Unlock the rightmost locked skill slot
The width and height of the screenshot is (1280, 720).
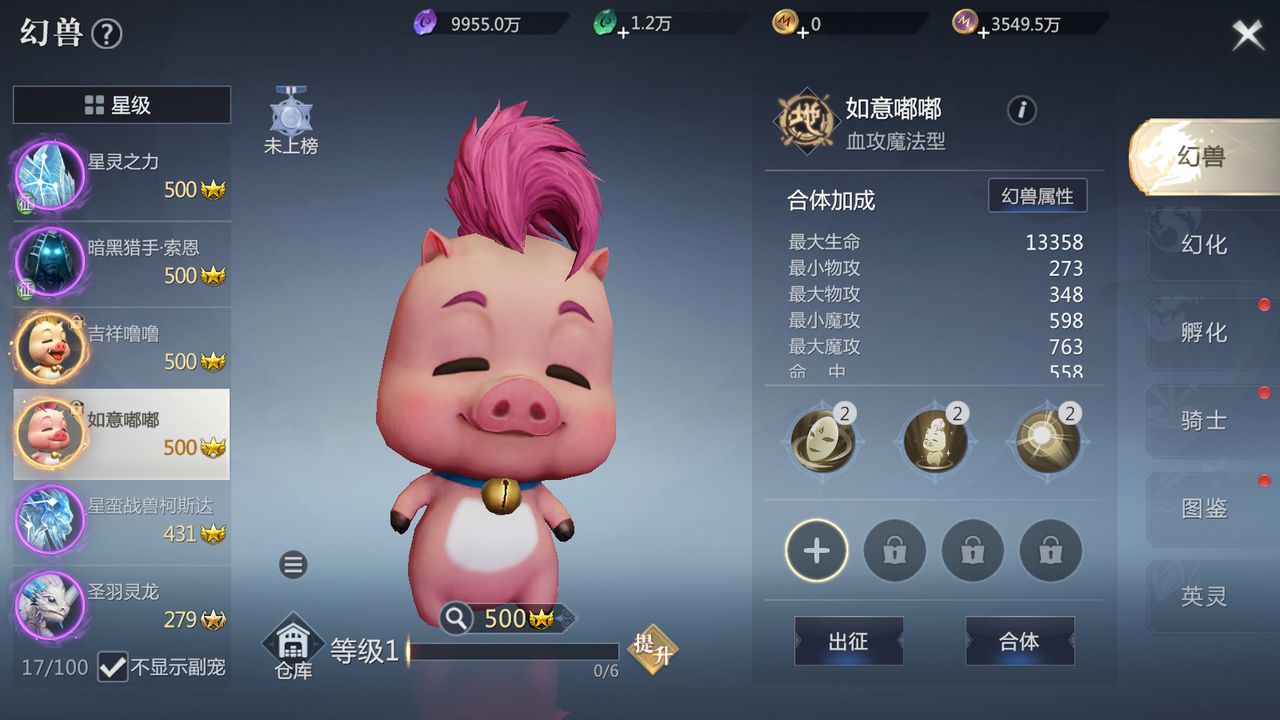[1050, 550]
